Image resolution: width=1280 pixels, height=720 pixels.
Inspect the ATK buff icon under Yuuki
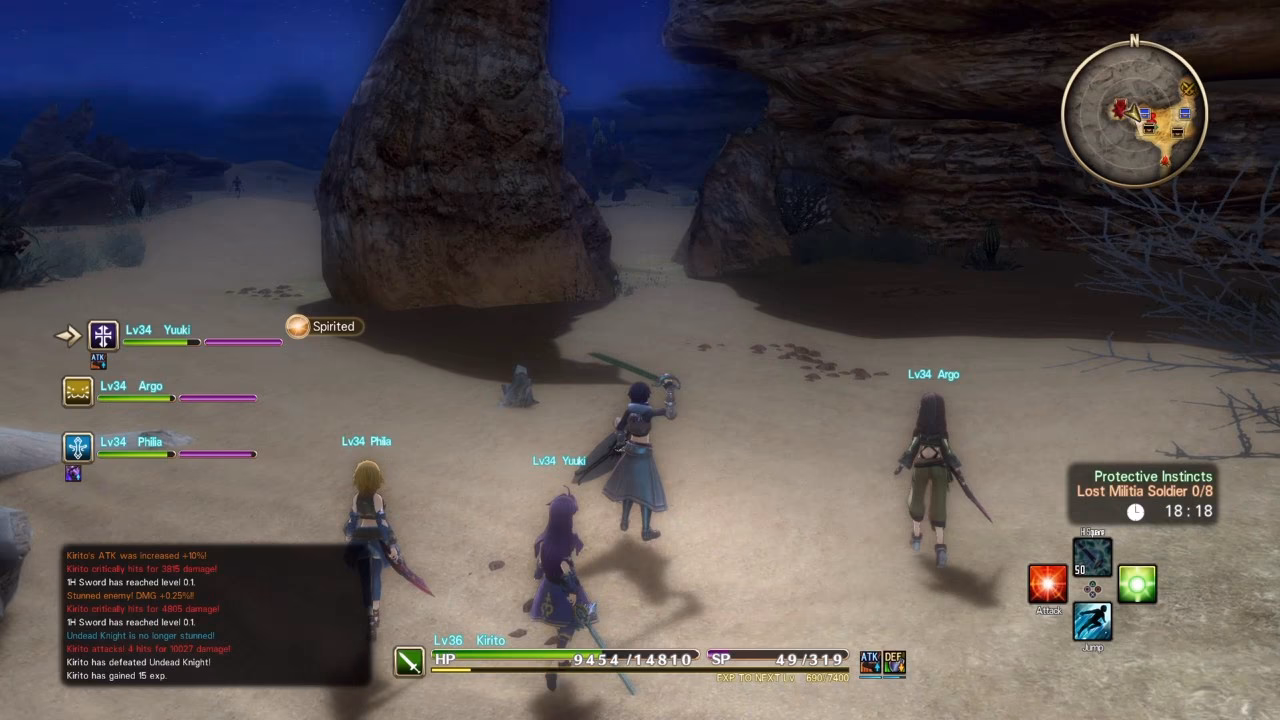pos(98,362)
